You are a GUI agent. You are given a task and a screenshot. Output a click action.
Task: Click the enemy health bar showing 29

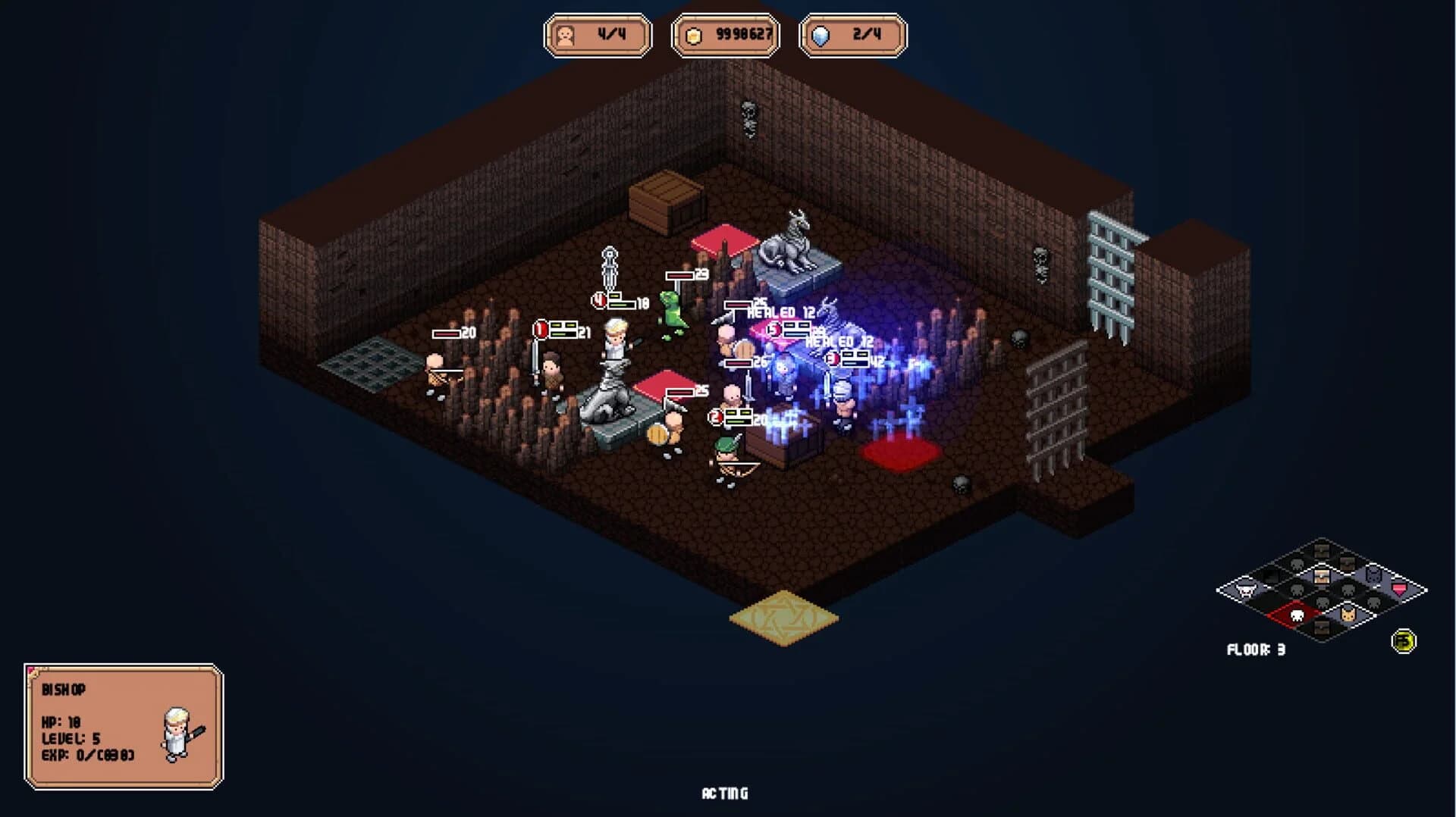point(682,274)
